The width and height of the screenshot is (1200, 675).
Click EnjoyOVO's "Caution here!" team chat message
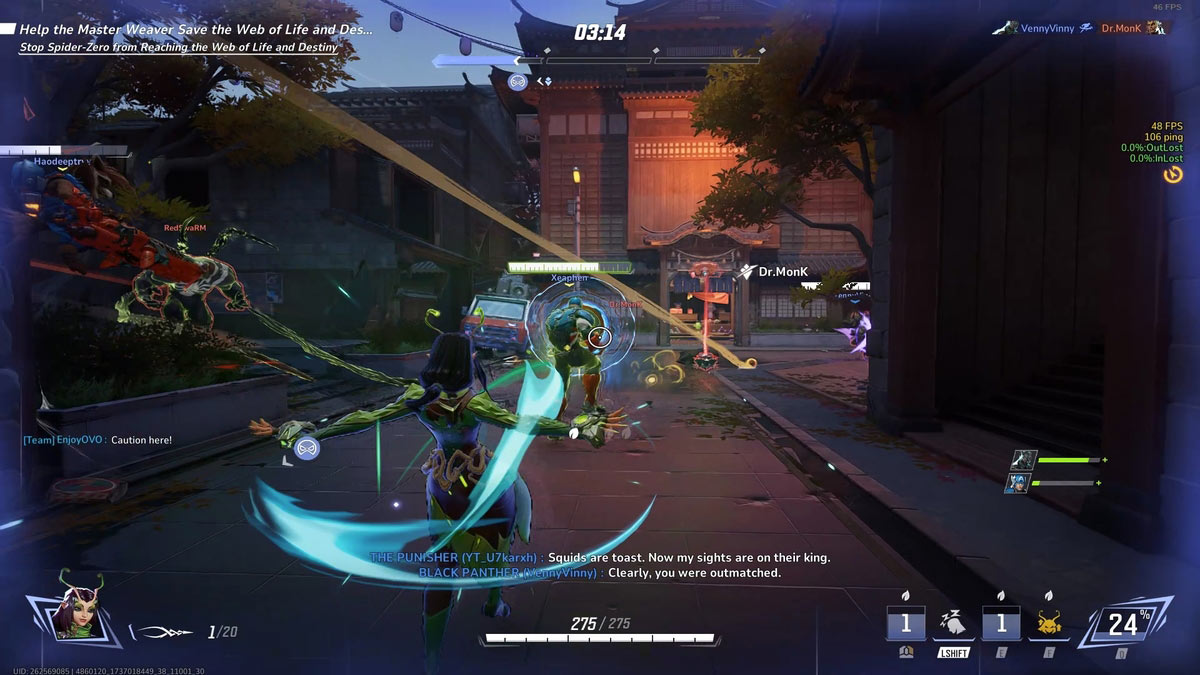pos(98,440)
